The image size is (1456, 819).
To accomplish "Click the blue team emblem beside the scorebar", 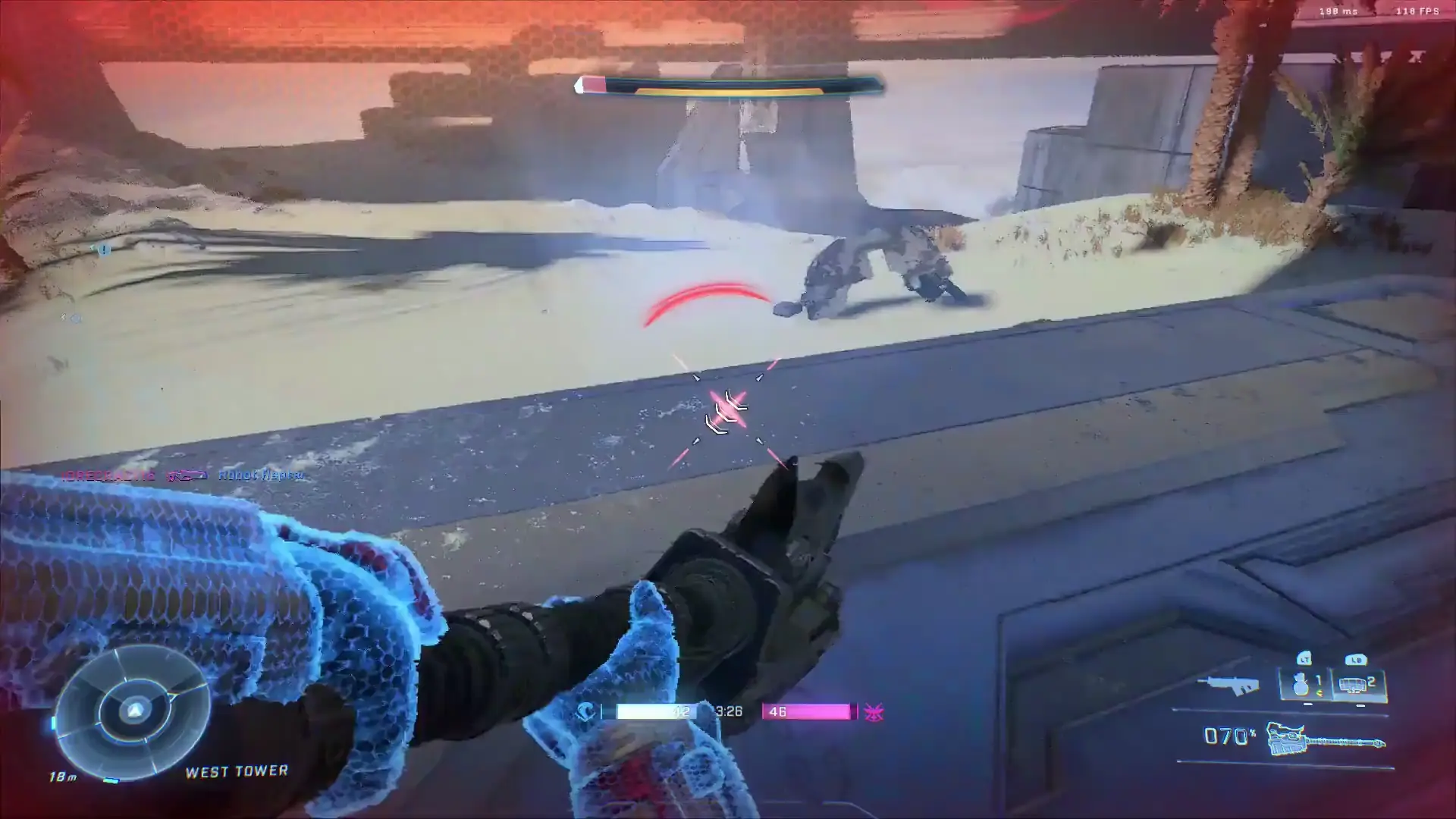I will click(x=586, y=712).
